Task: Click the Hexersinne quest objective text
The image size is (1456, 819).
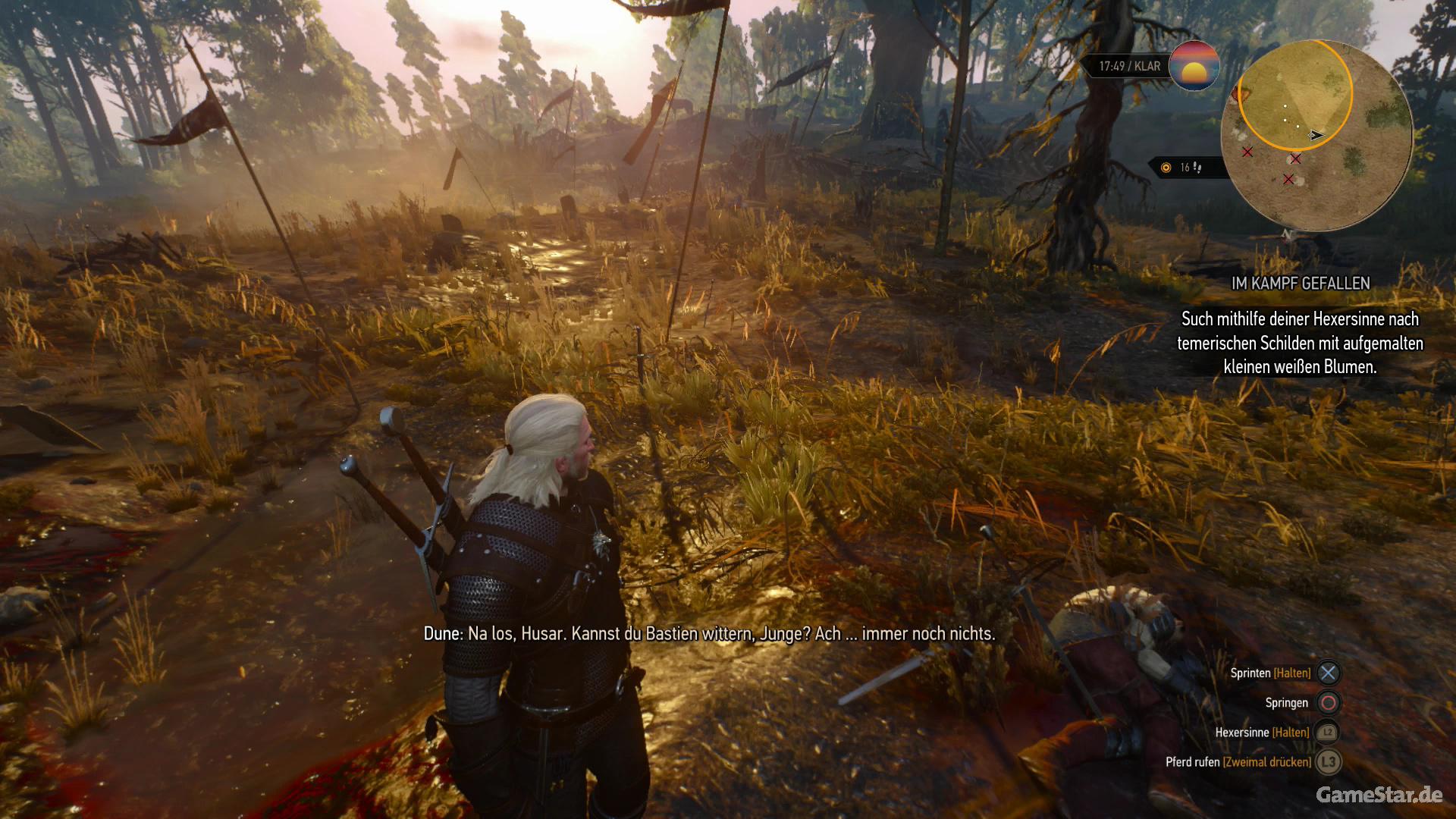Action: click(x=1300, y=343)
